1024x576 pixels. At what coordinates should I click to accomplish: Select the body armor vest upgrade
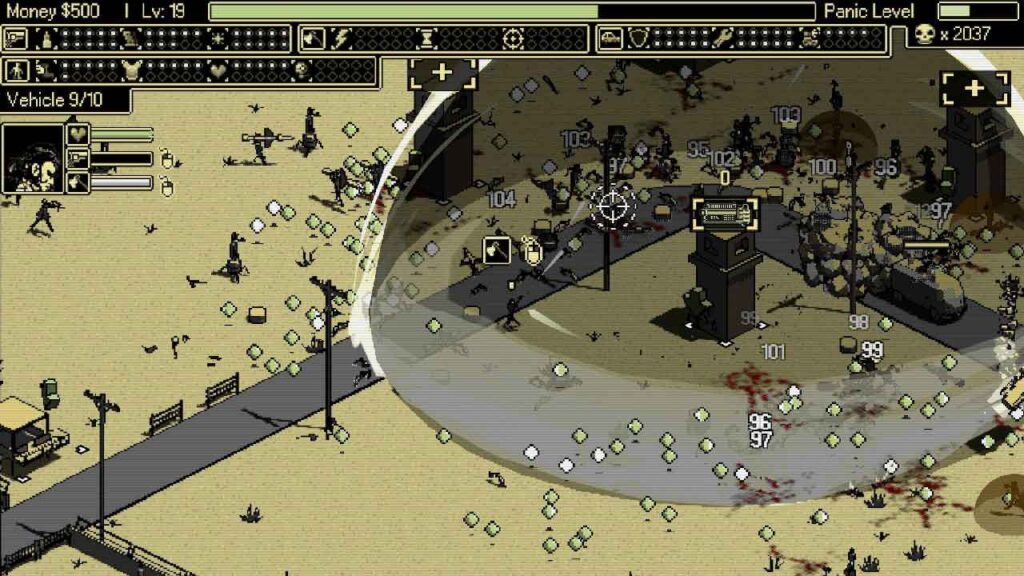pyautogui.click(x=130, y=71)
